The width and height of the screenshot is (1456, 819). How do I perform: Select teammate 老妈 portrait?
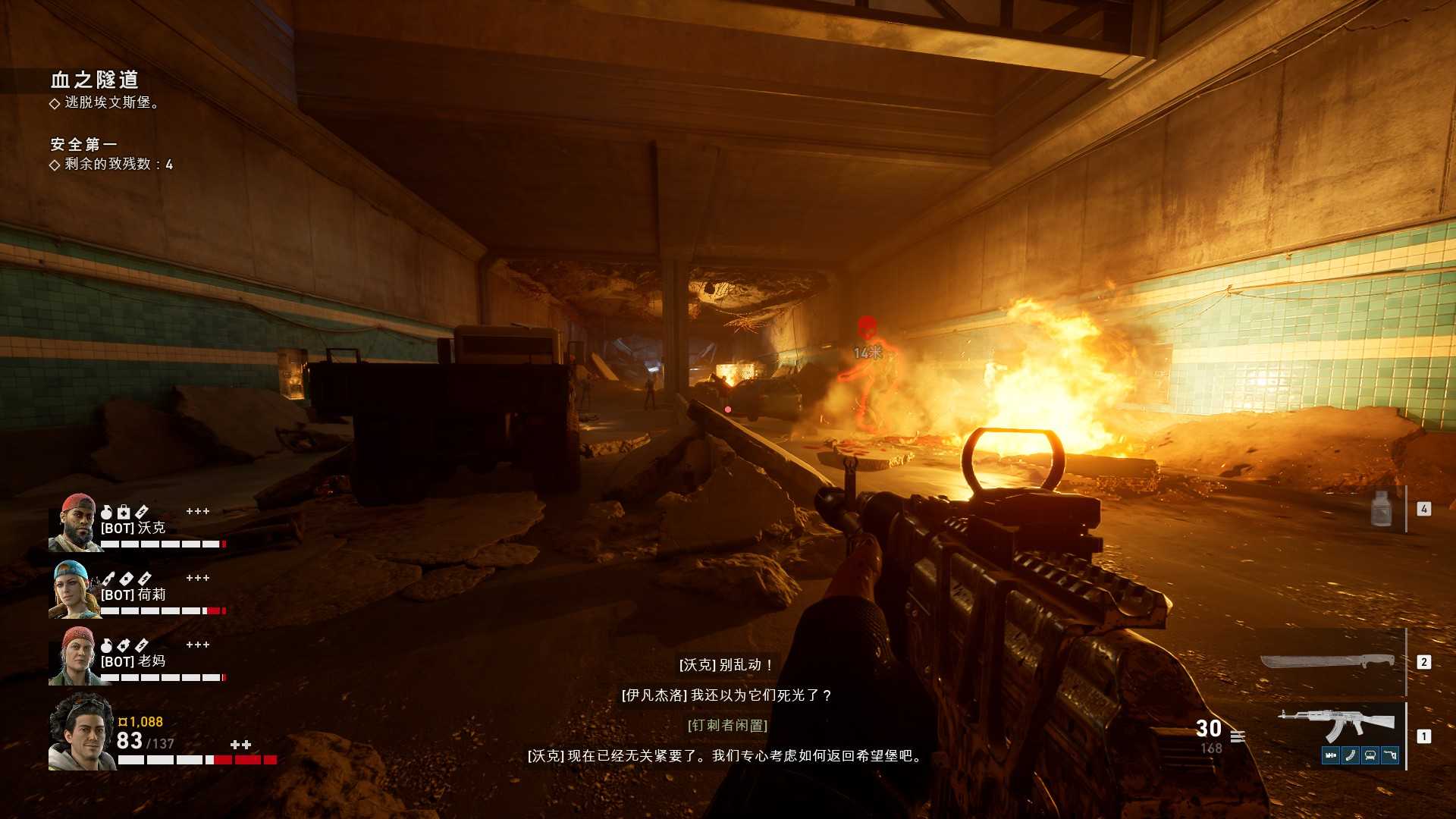click(74, 656)
